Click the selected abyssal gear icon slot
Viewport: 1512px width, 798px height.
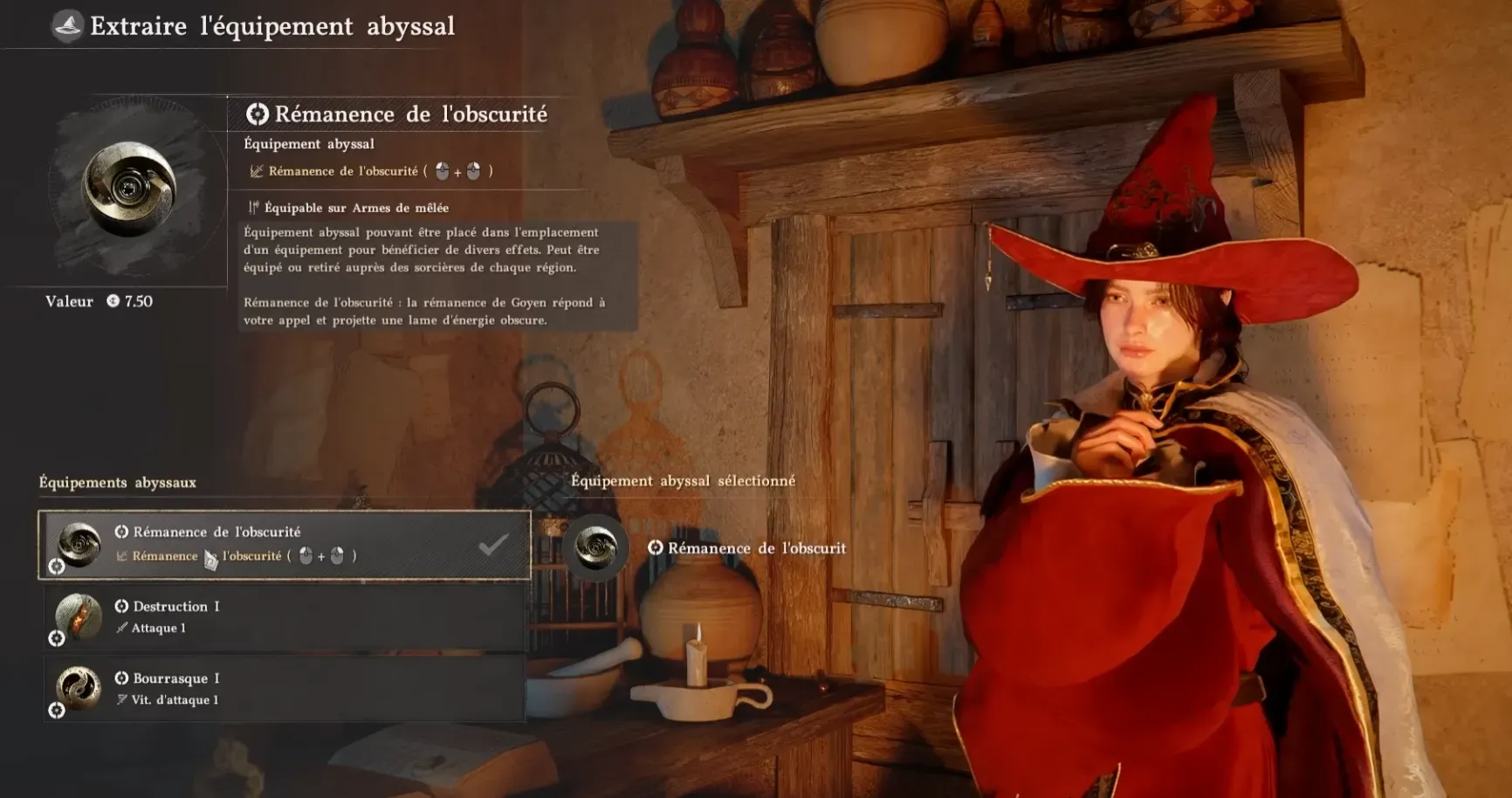[x=596, y=547]
